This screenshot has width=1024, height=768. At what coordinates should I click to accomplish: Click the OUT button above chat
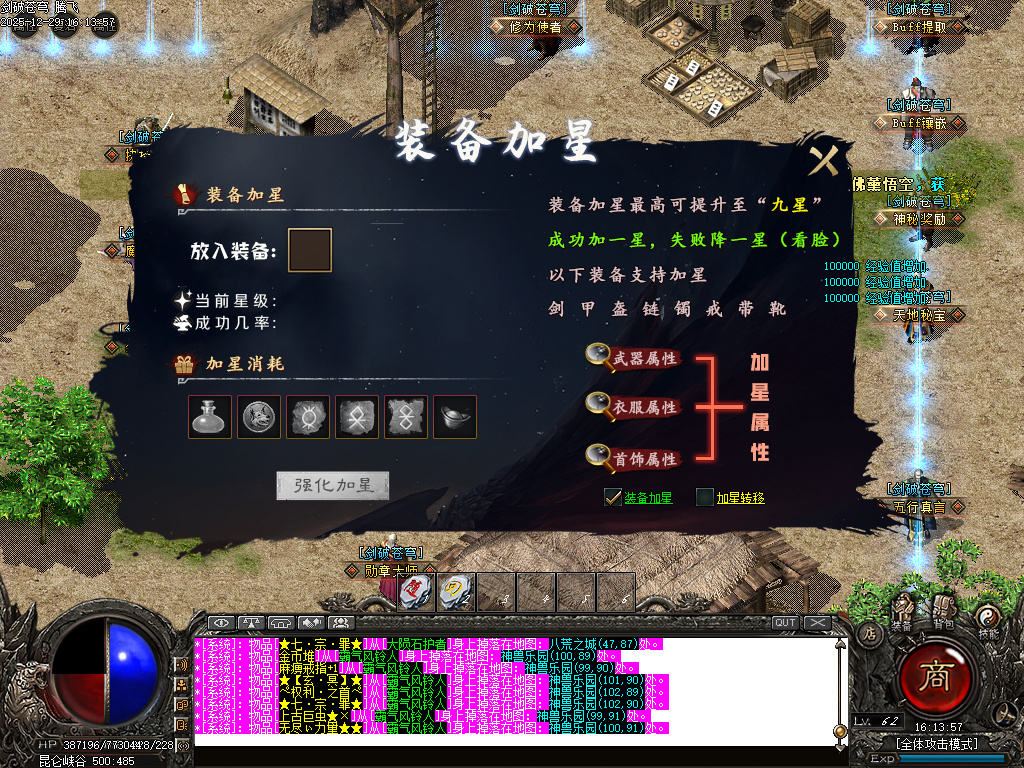coord(785,622)
